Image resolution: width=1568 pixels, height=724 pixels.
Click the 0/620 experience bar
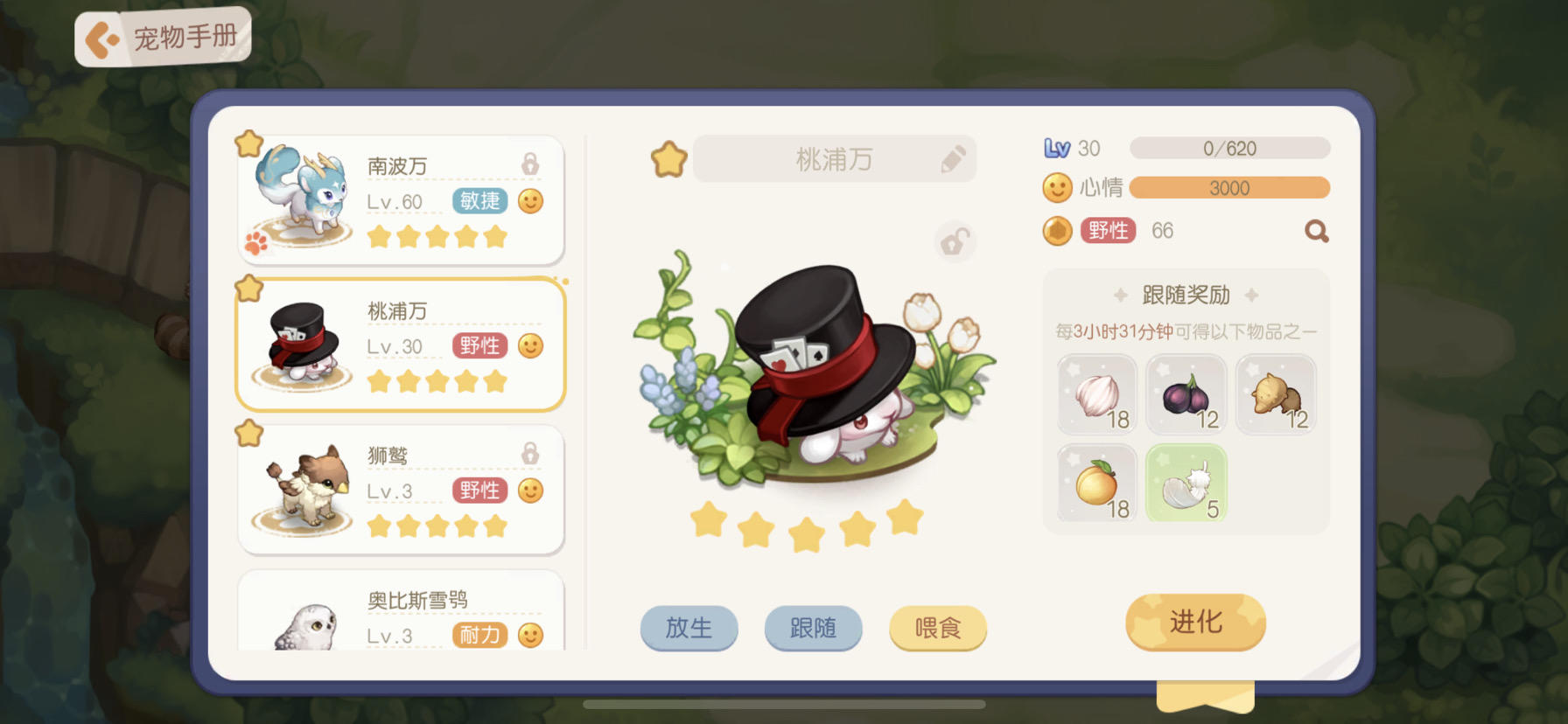point(1228,148)
